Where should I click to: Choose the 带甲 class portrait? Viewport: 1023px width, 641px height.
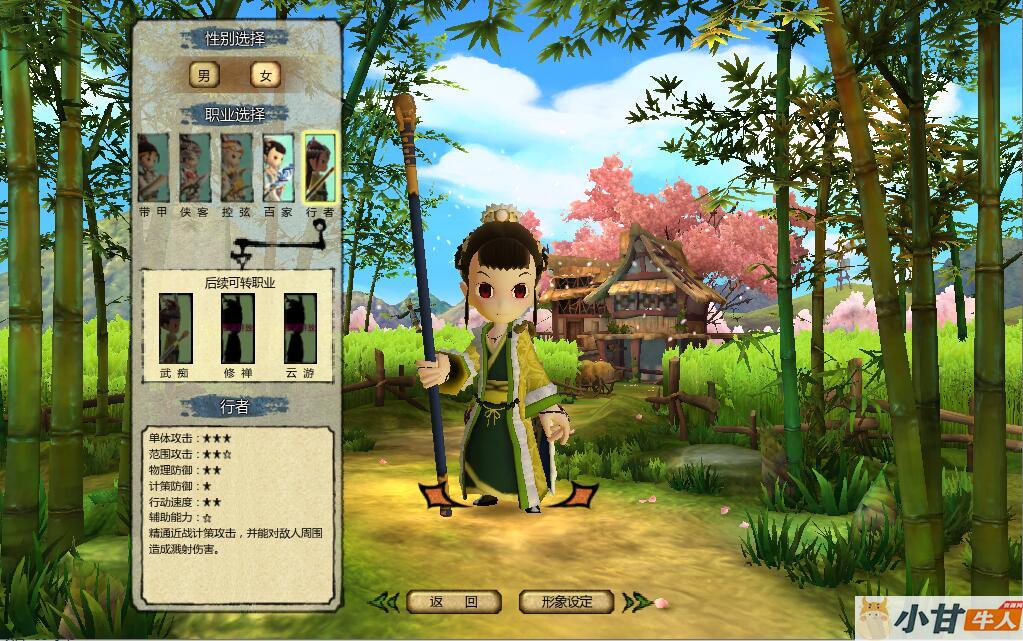(153, 168)
